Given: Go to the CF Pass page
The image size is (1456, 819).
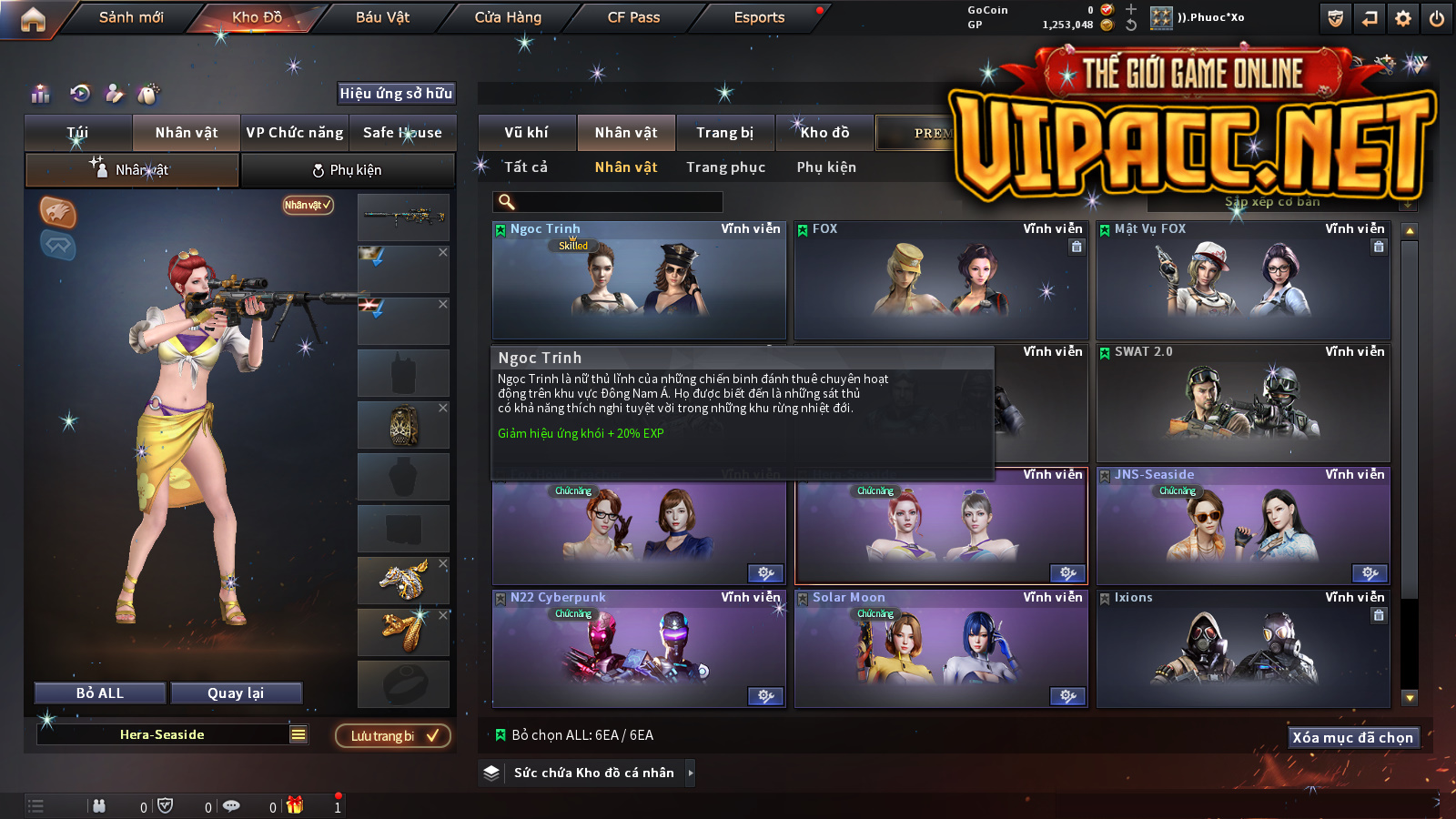Looking at the screenshot, I should pyautogui.click(x=633, y=17).
